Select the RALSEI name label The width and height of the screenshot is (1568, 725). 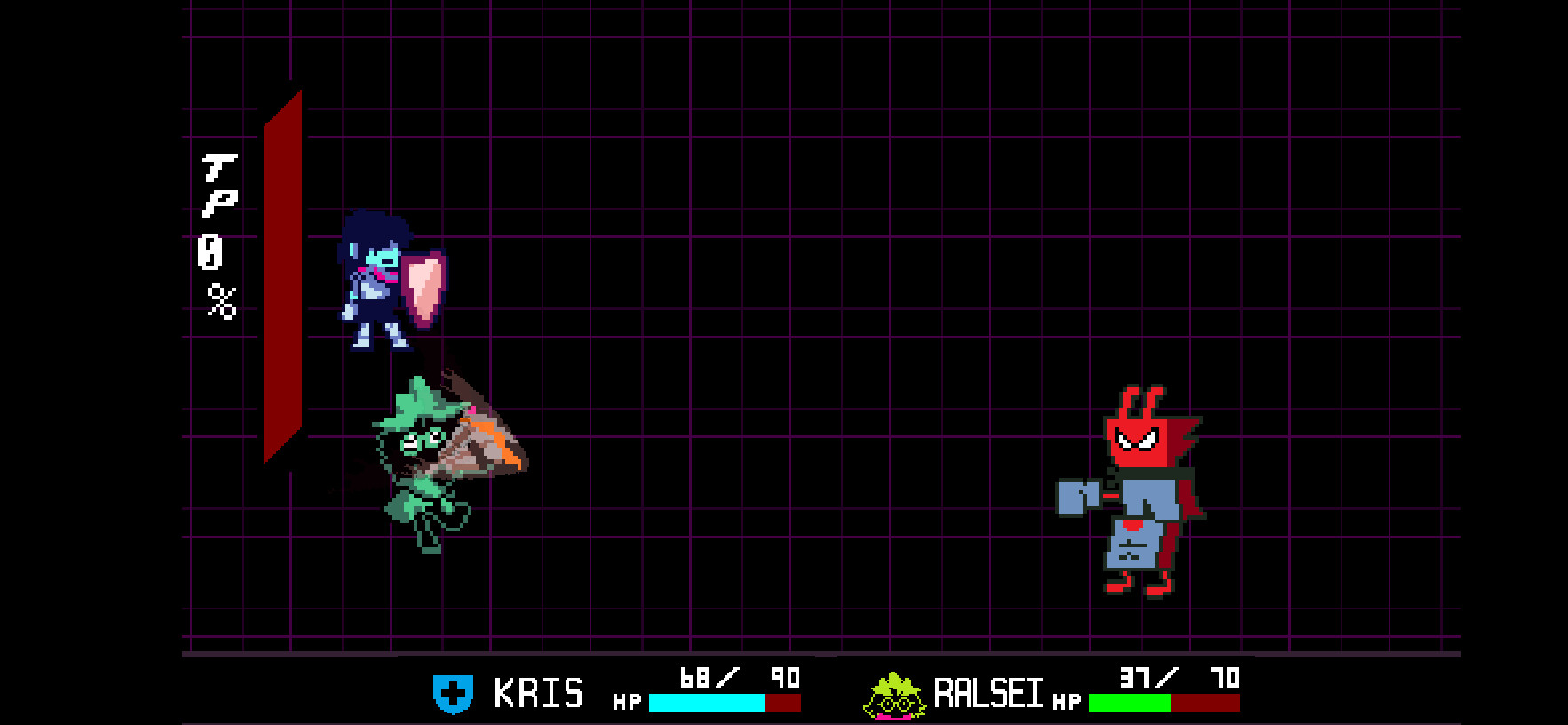[x=988, y=694]
